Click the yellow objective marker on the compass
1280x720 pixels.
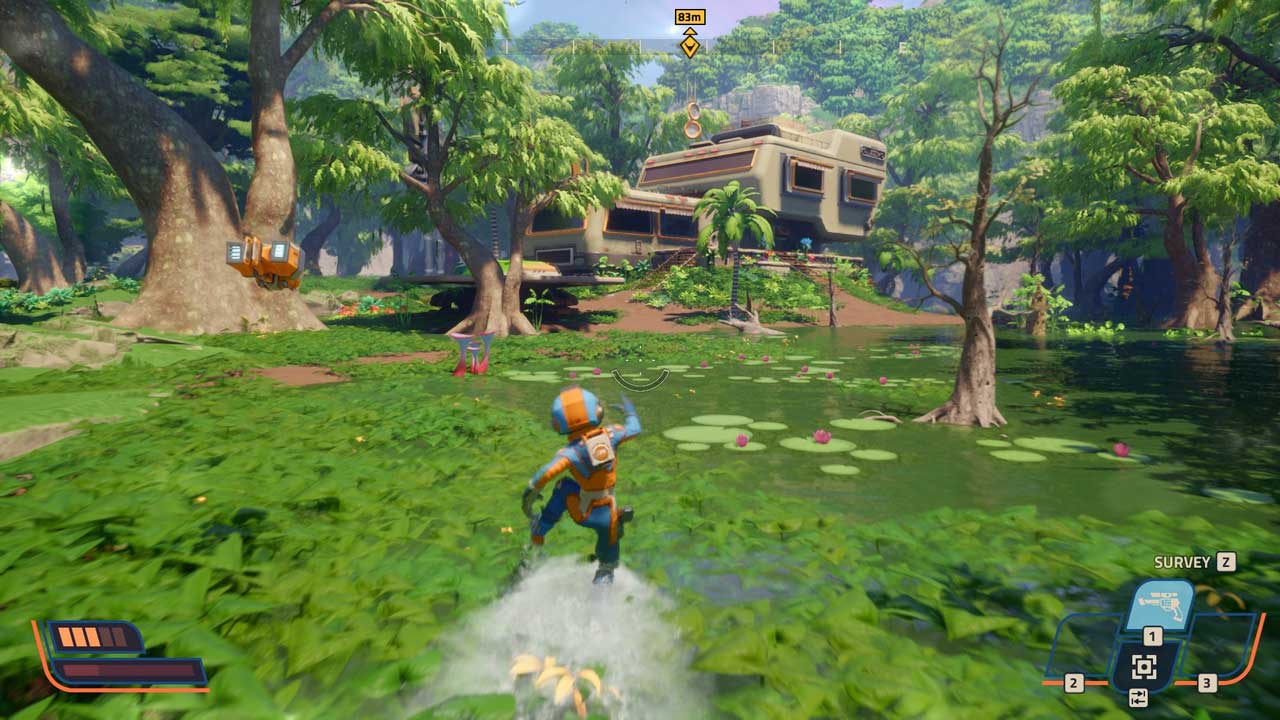coord(689,45)
